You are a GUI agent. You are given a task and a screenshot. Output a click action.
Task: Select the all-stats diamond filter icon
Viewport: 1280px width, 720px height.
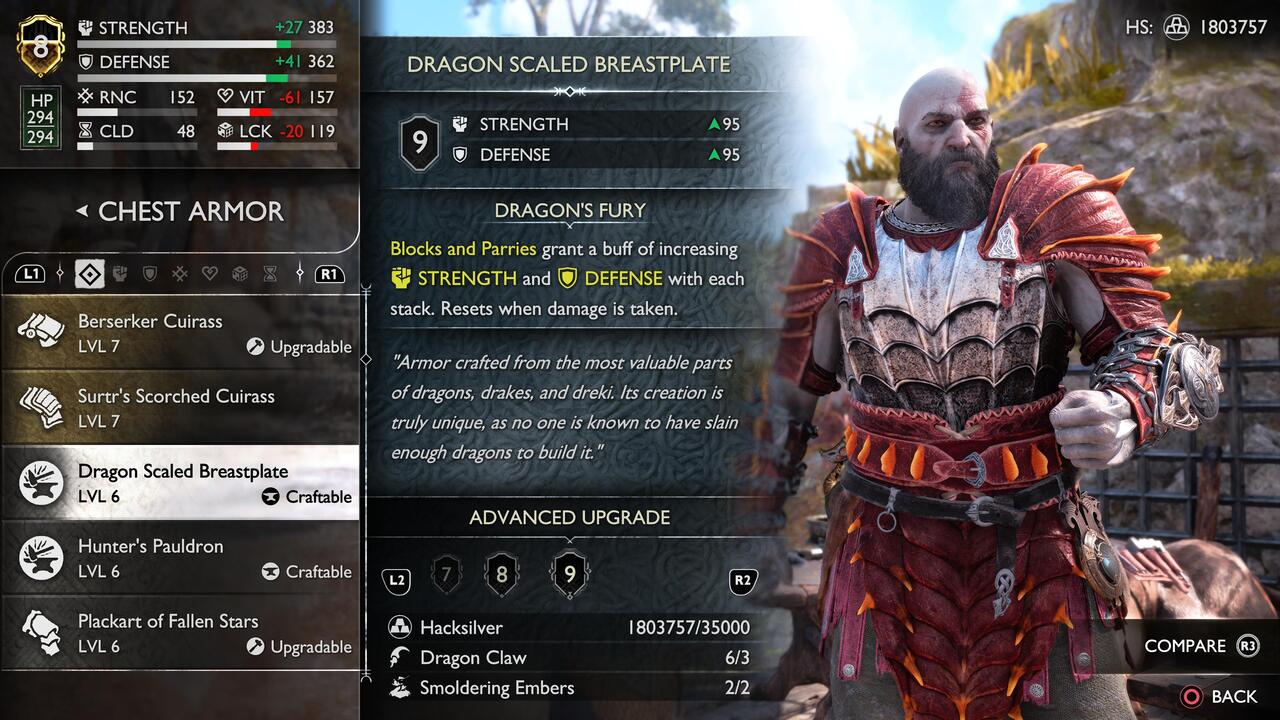[89, 273]
